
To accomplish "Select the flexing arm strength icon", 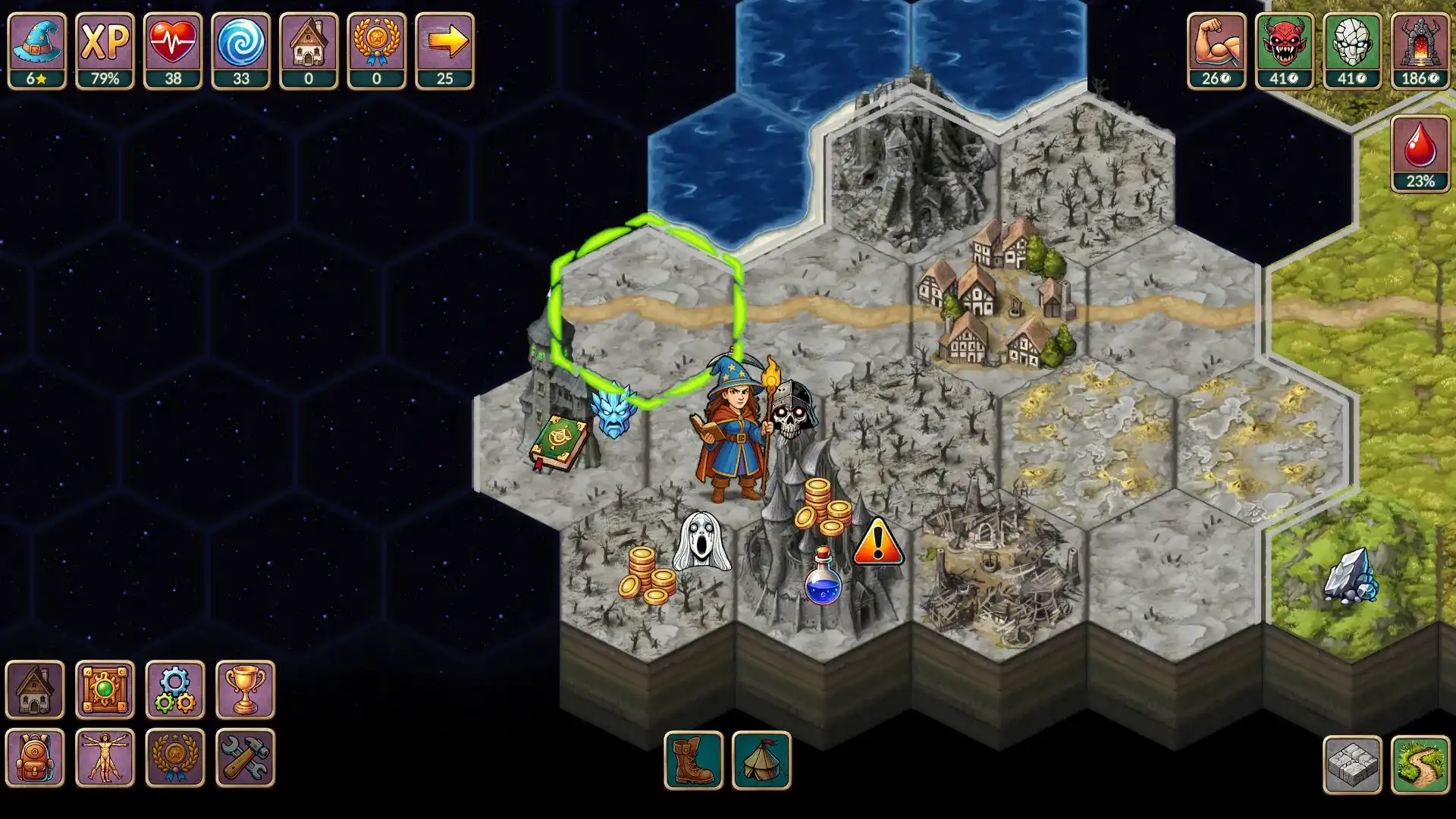I will click(x=1216, y=50).
